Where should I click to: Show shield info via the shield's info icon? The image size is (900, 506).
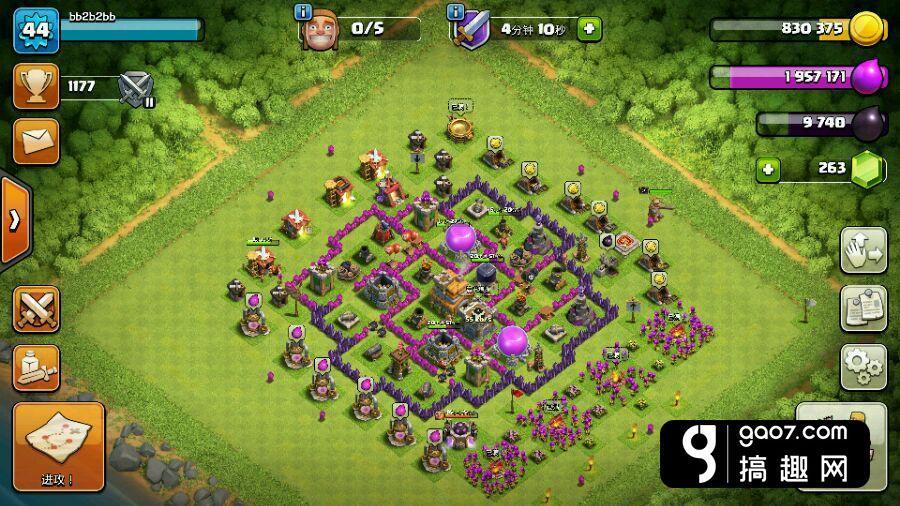456,12
